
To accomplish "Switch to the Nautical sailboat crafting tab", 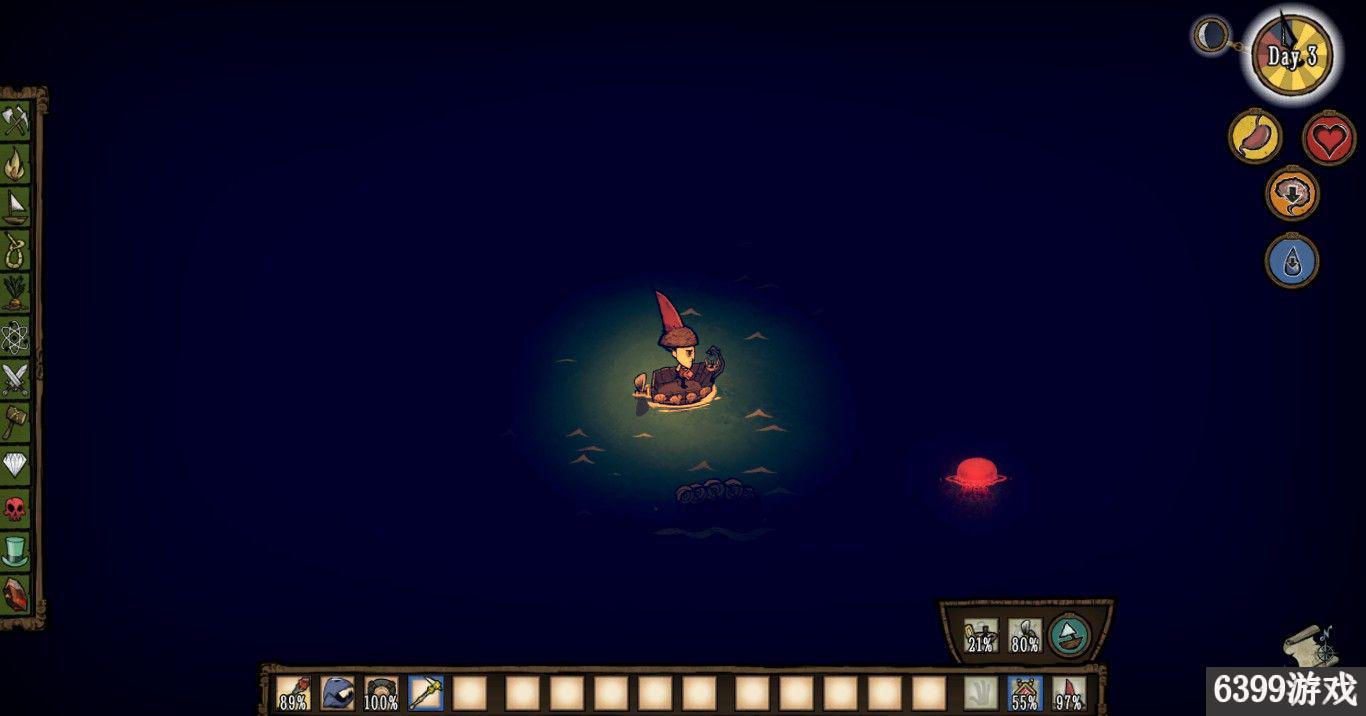I will click(17, 207).
